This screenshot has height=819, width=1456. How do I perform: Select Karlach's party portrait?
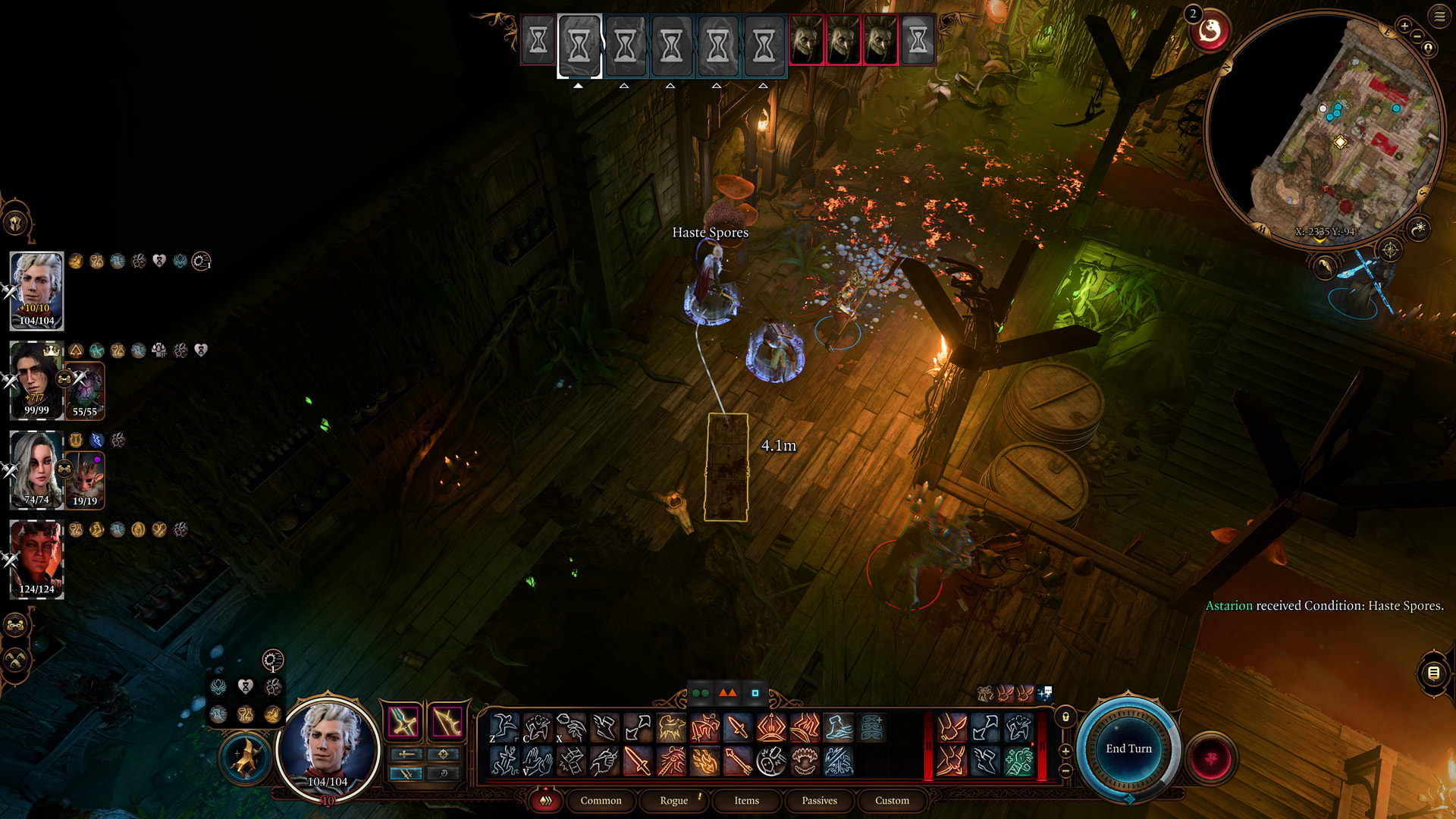36,559
